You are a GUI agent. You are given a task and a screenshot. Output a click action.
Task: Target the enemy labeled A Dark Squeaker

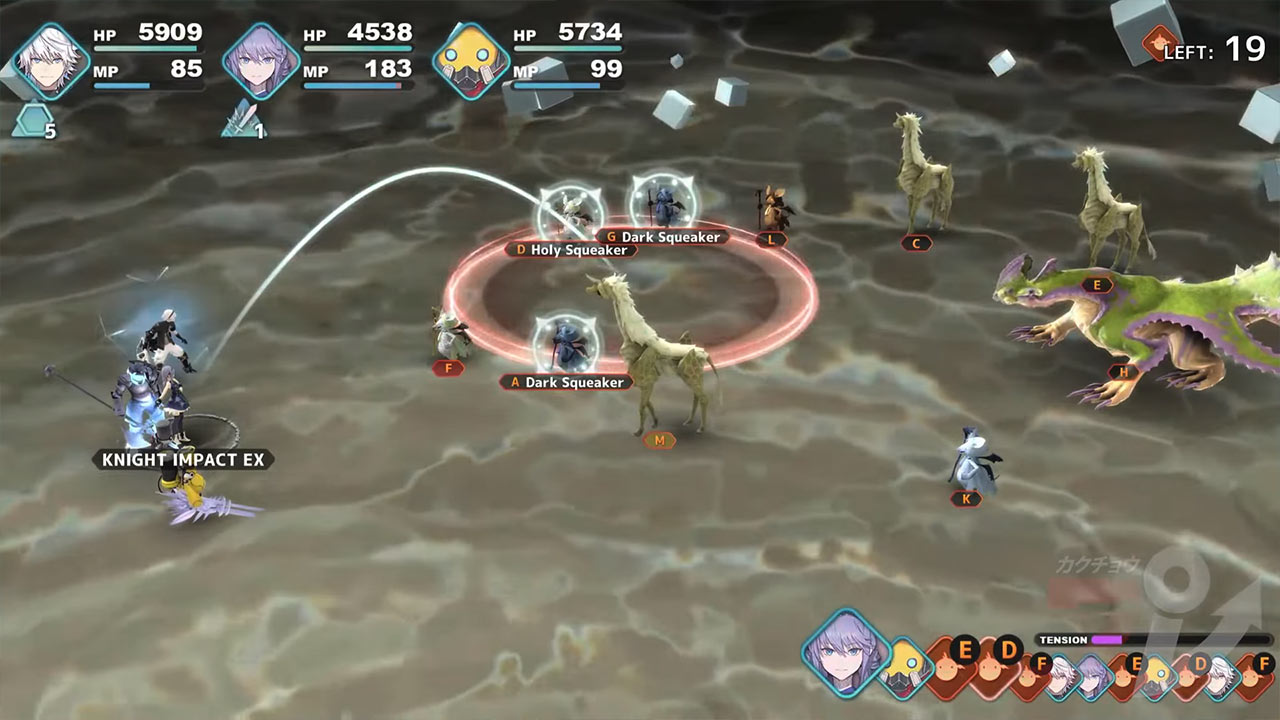tap(566, 382)
